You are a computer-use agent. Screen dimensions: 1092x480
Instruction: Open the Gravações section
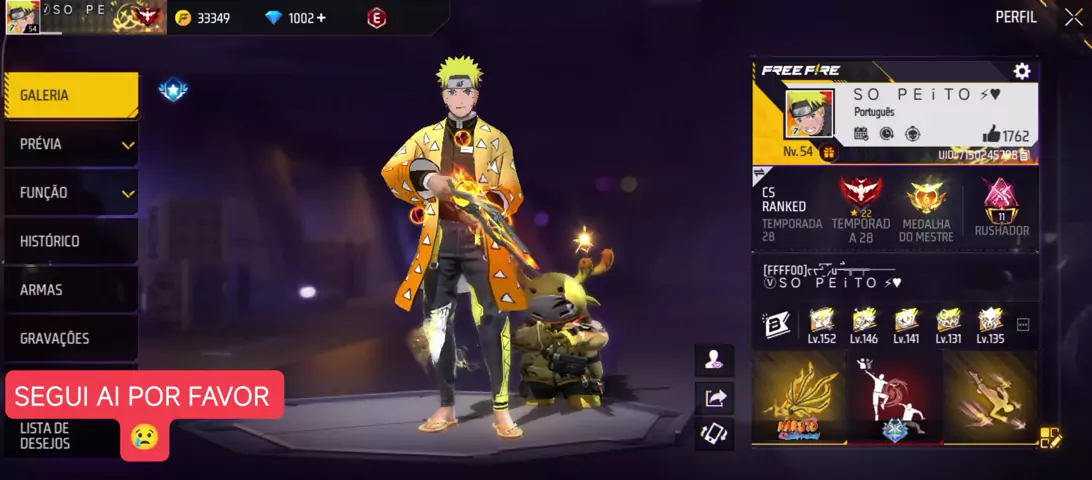click(x=70, y=338)
